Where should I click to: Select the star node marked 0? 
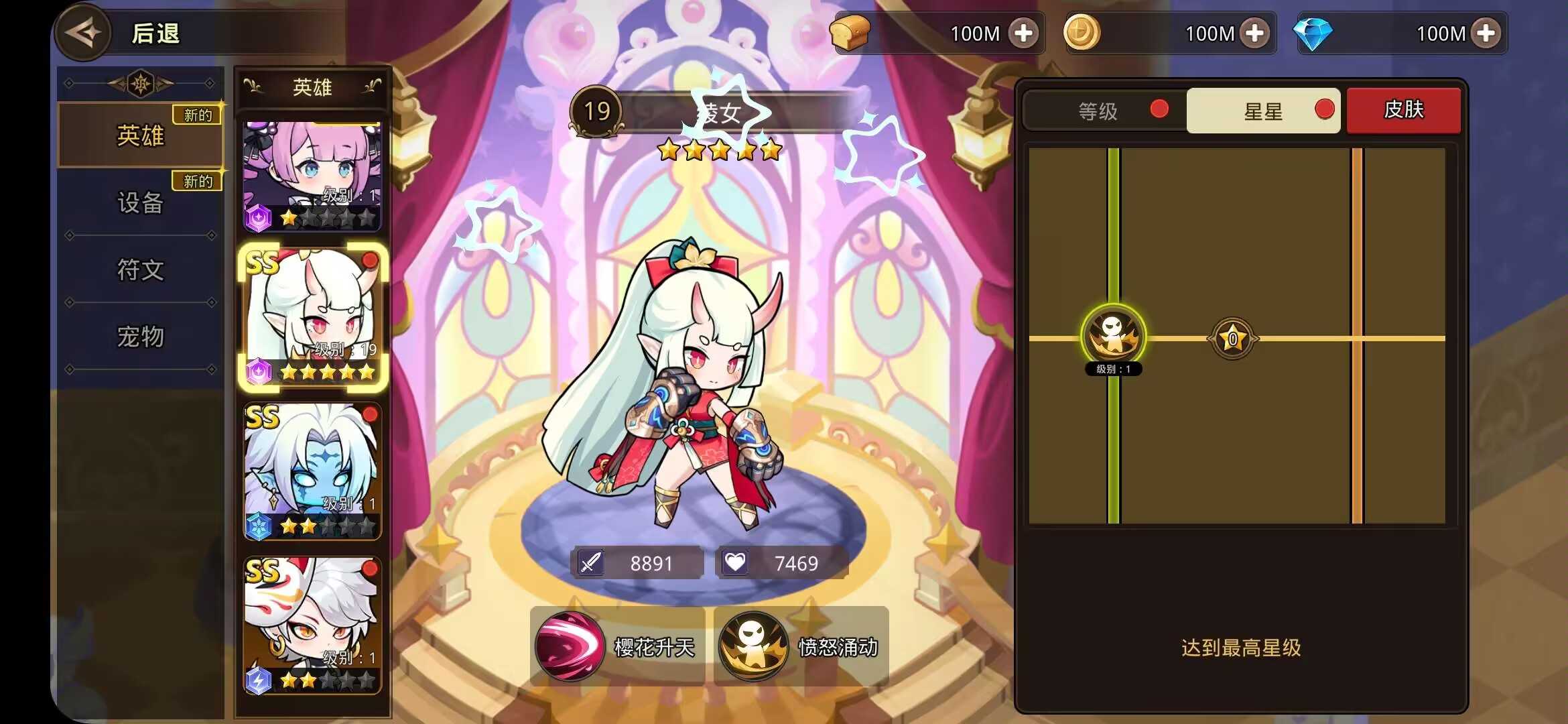(1232, 339)
